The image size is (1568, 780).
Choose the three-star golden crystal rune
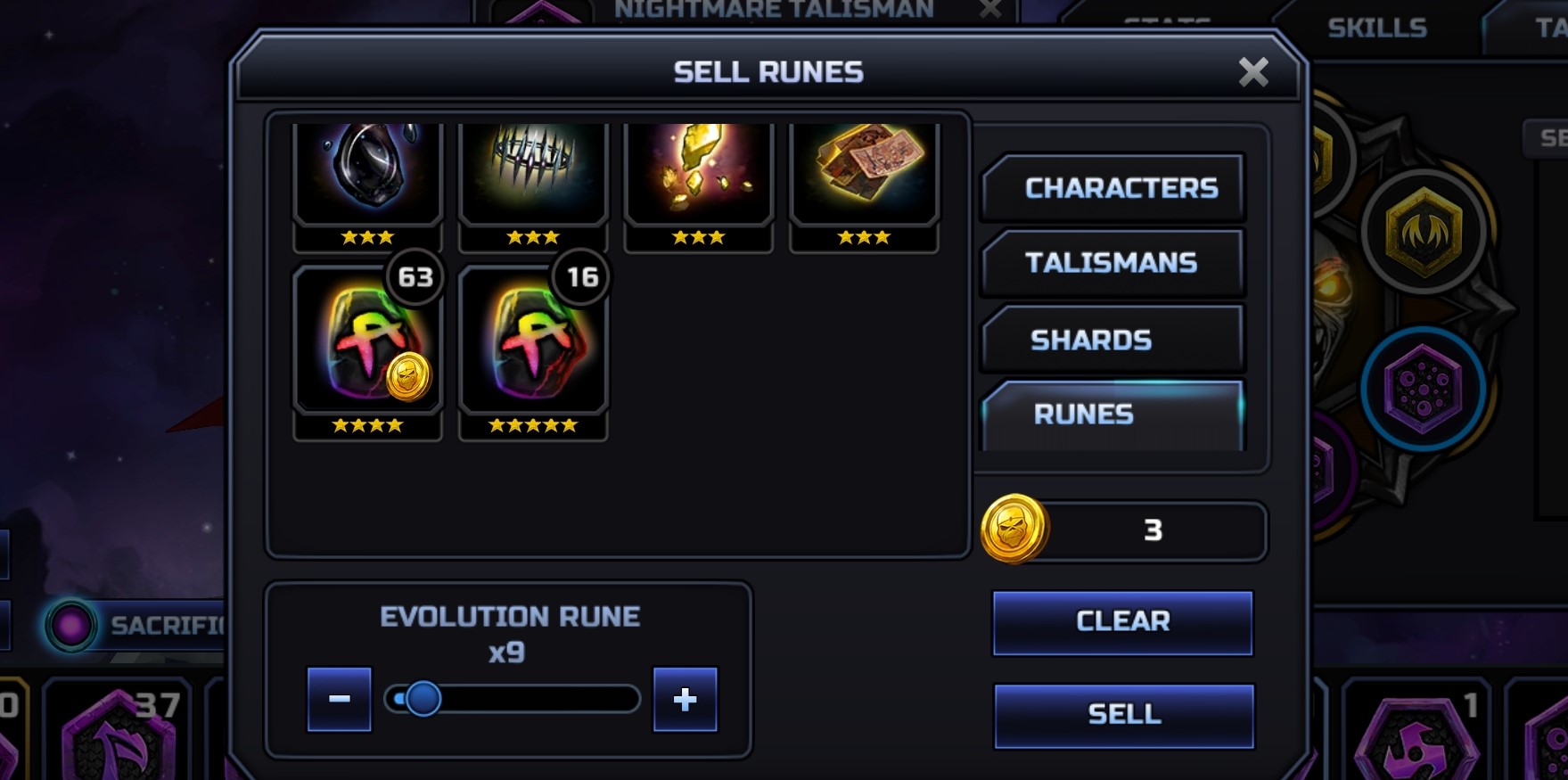pos(698,172)
